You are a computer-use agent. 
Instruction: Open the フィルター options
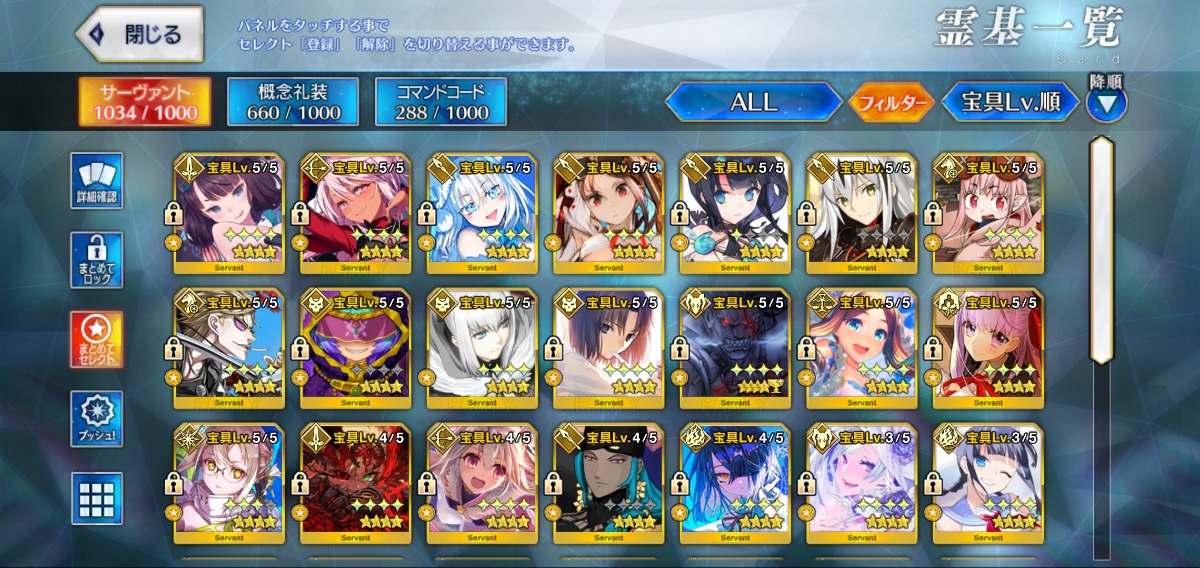[x=891, y=102]
